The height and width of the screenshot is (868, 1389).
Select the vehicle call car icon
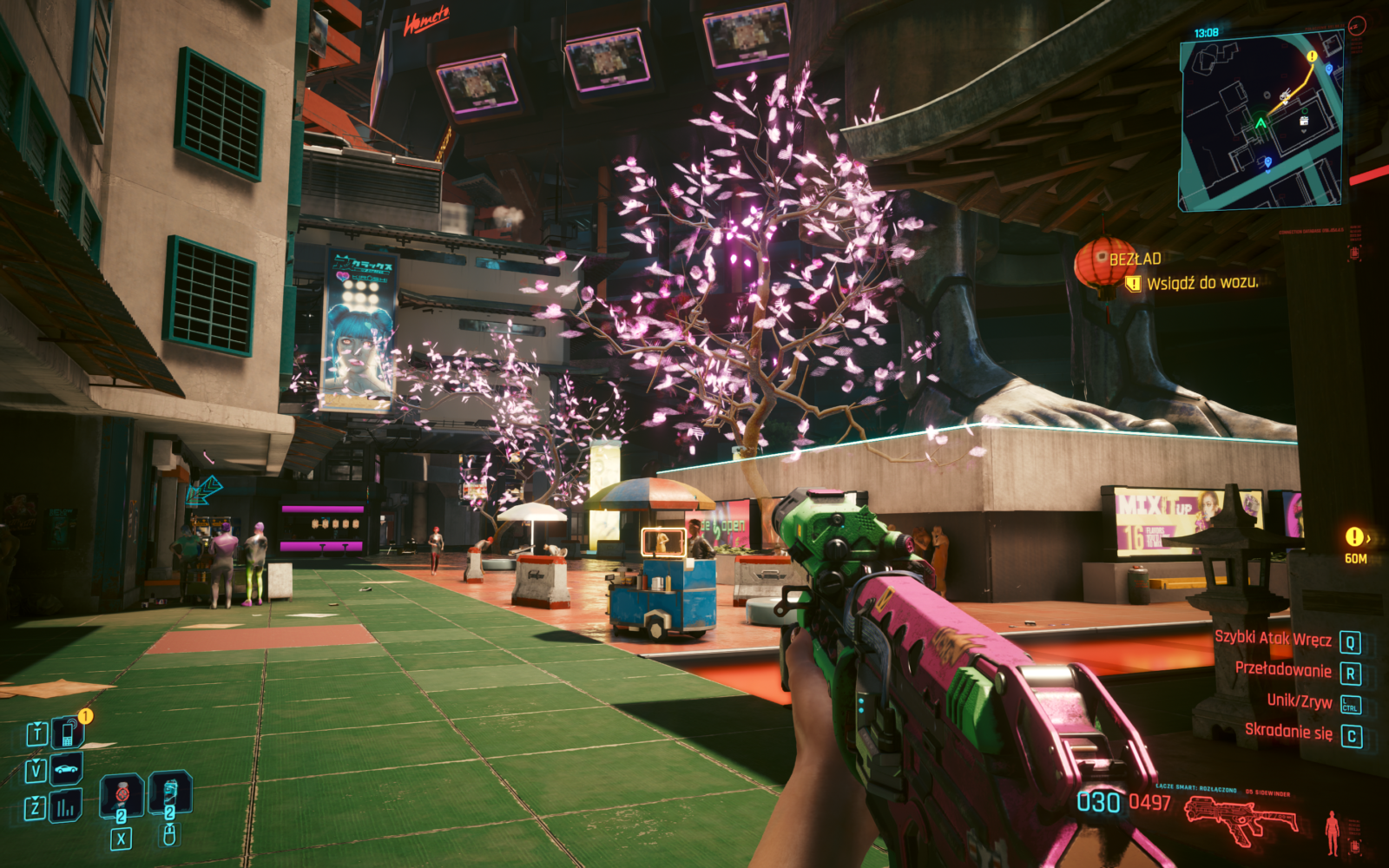(x=66, y=769)
